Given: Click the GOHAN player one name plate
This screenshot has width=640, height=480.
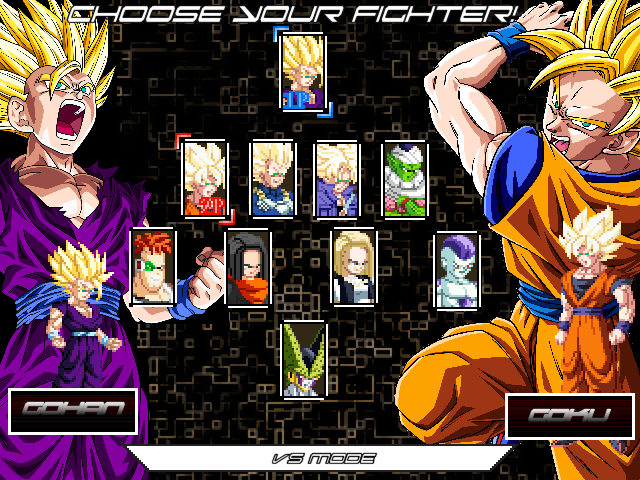Looking at the screenshot, I should (x=73, y=410).
